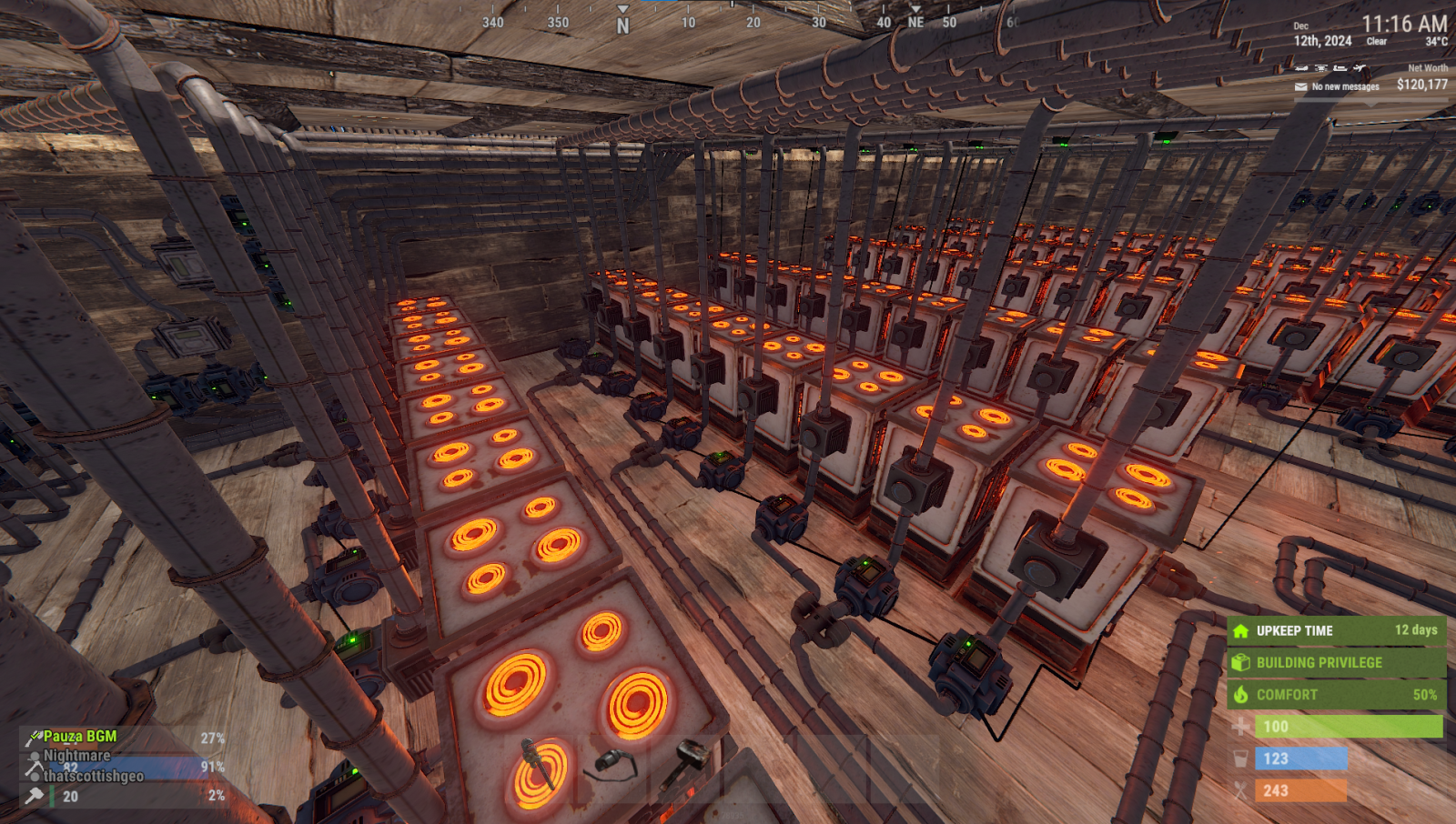Open the messages envelope icon
The image size is (1456, 824).
tap(1301, 87)
